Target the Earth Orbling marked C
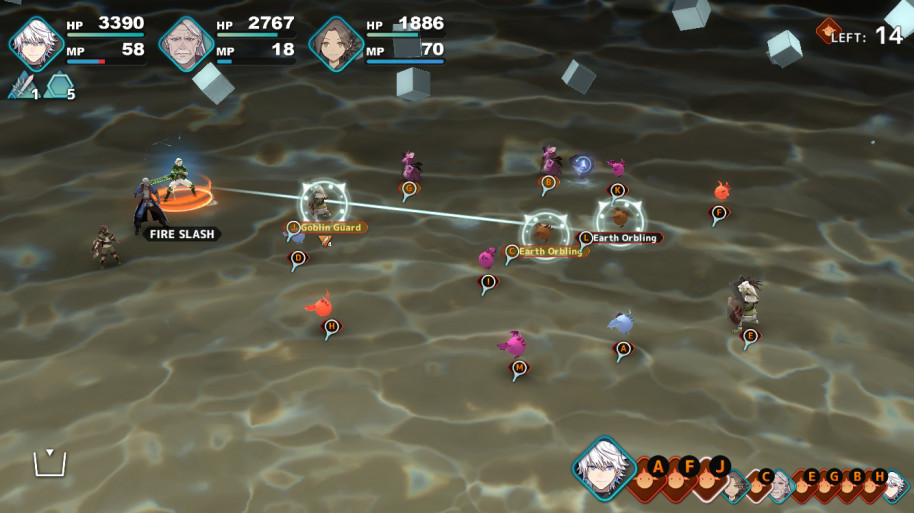This screenshot has height=513, width=914. coord(512,251)
